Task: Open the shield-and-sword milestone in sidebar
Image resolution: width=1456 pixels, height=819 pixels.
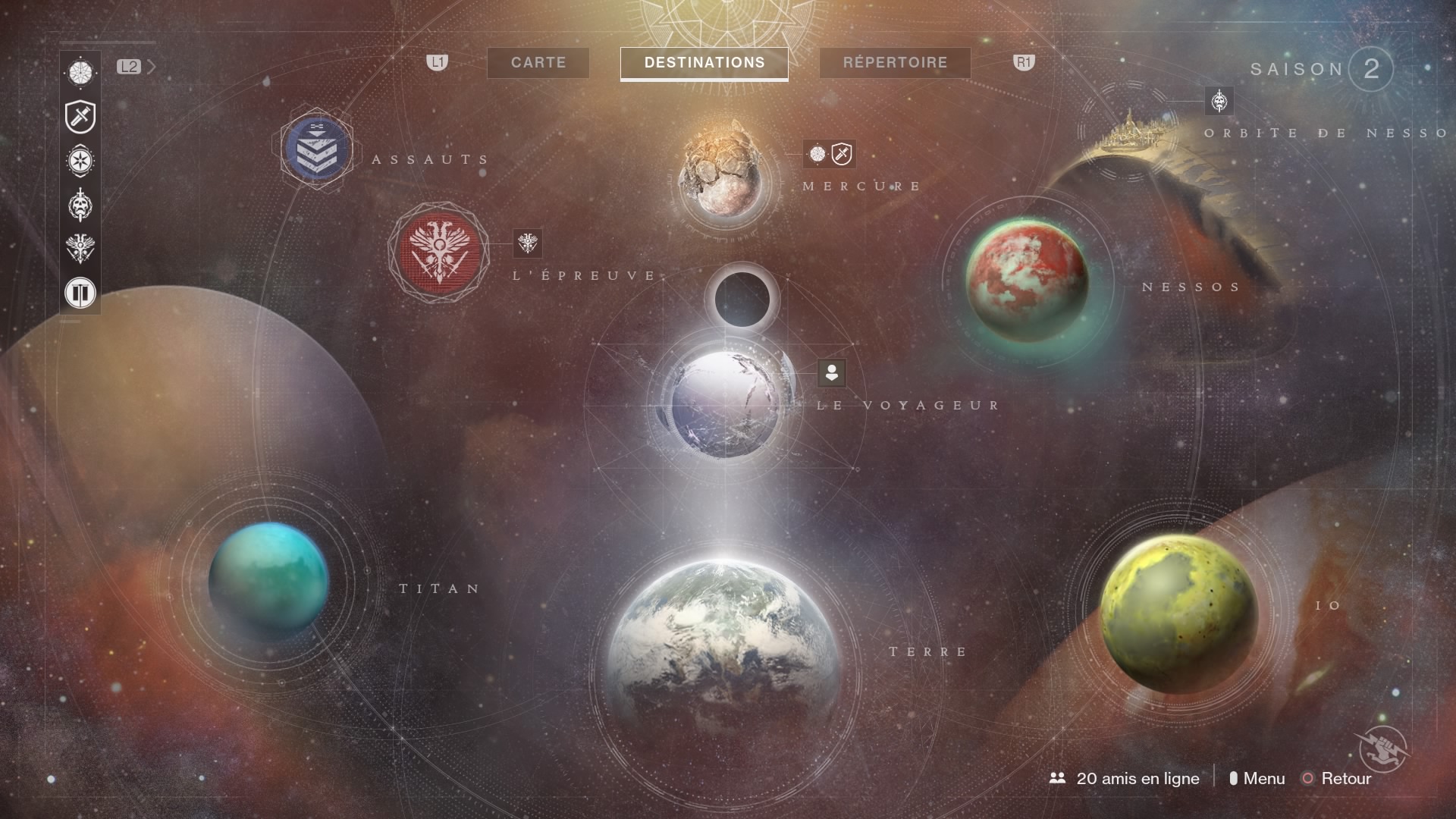Action: pos(80,117)
